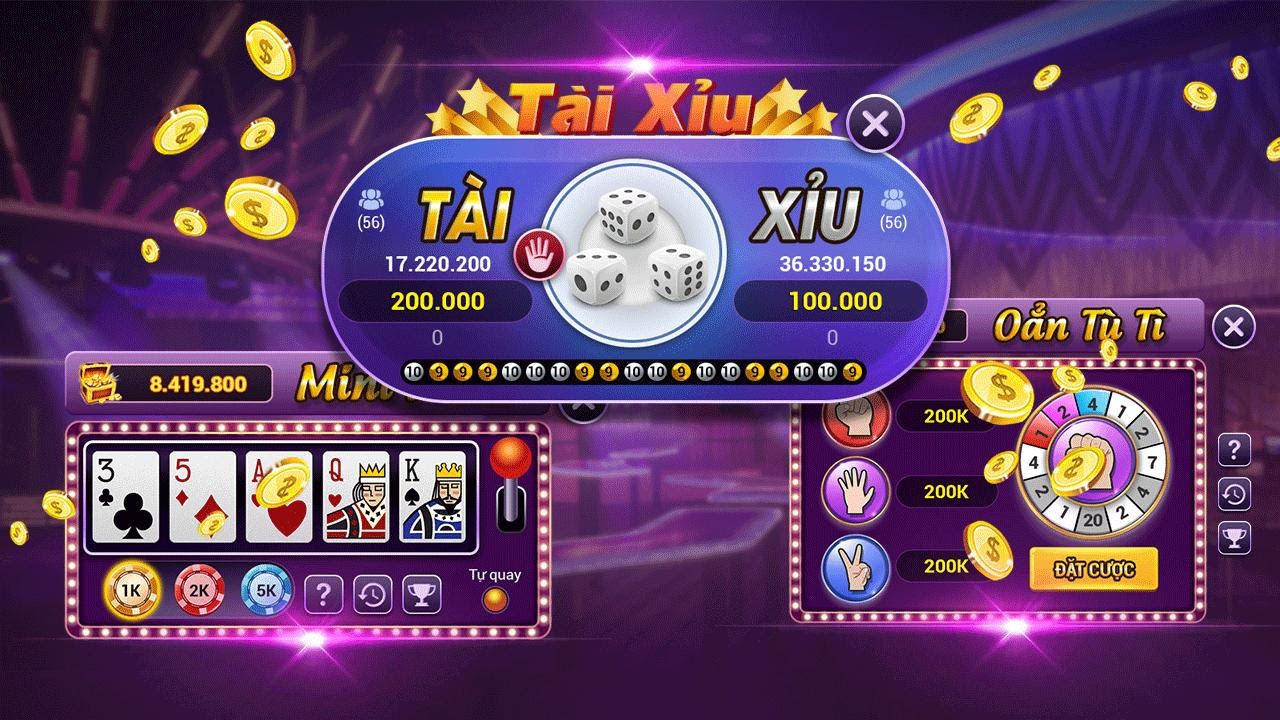1280x720 pixels.
Task: Bet on Xỉu with 100.000
Action: [834, 301]
